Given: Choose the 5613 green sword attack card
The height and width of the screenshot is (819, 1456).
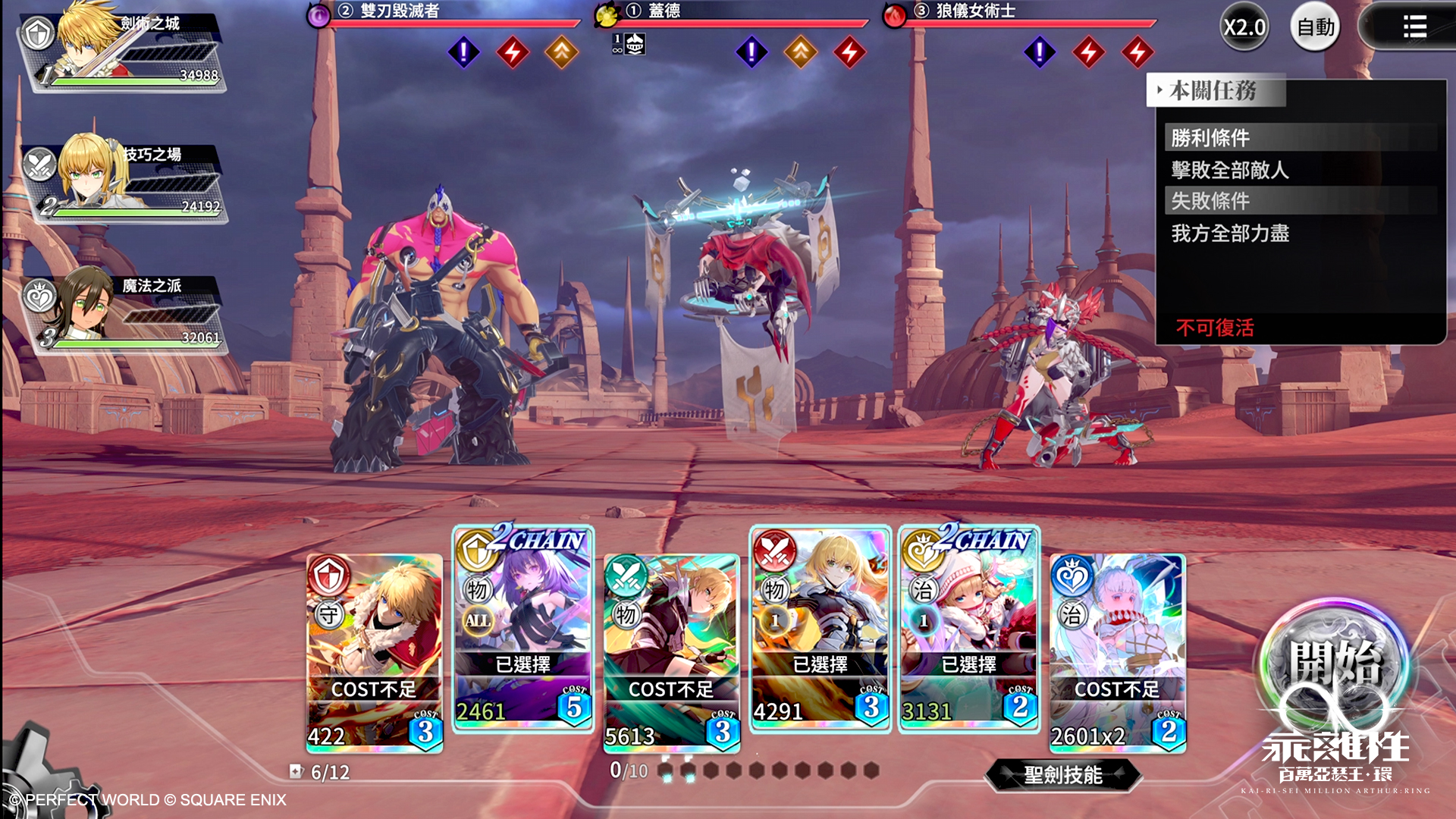Looking at the screenshot, I should point(671,654).
